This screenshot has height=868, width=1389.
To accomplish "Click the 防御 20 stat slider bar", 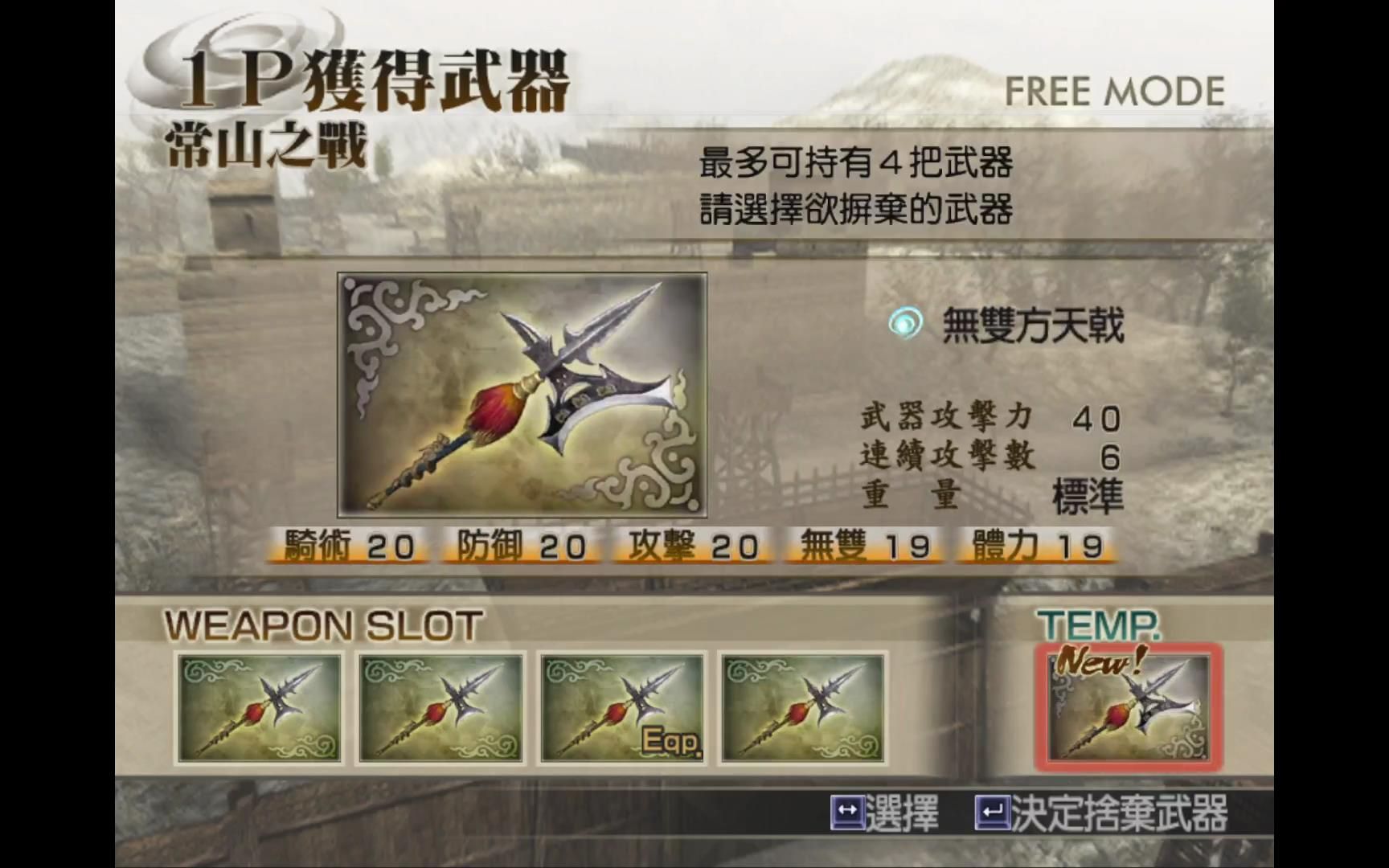I will pyautogui.click(x=518, y=545).
